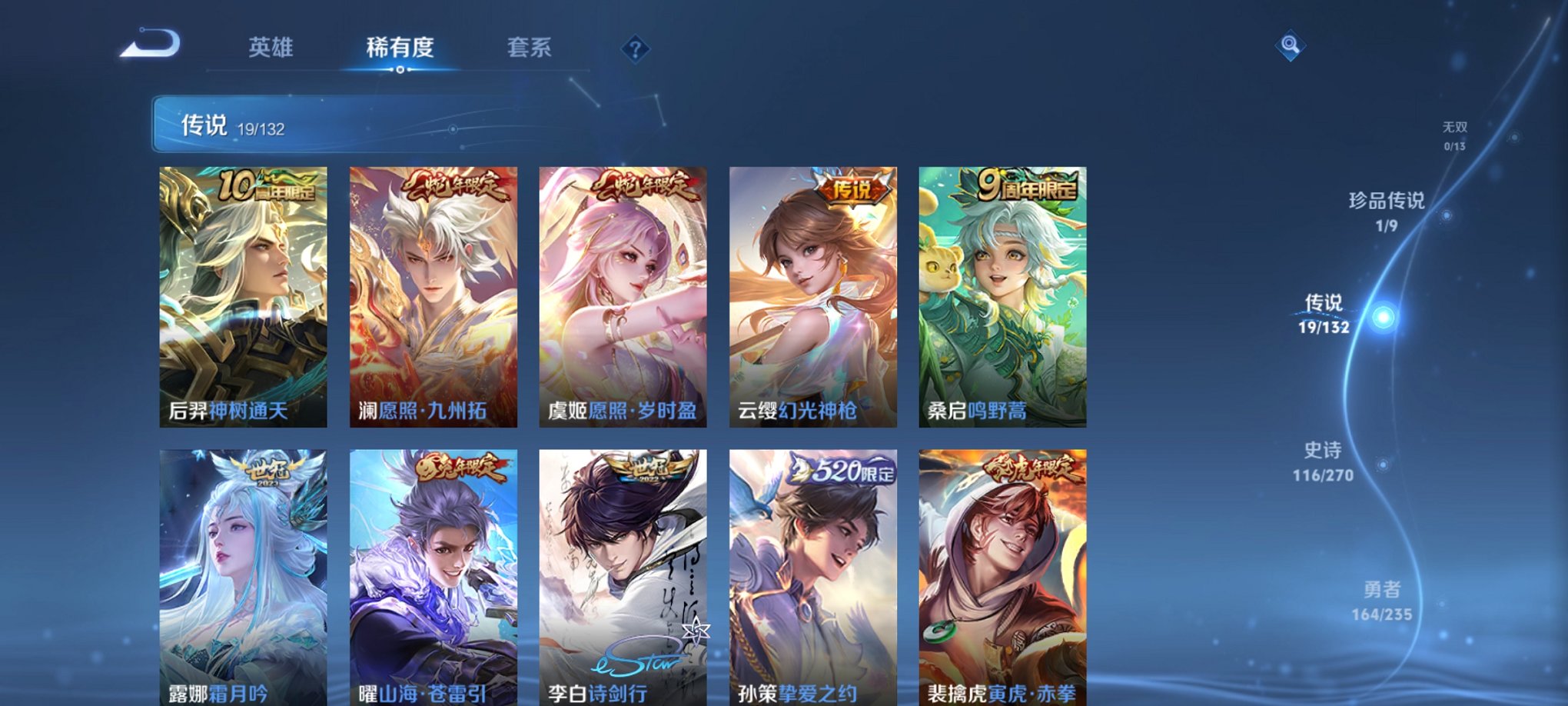Open the search with the magnifier icon
1568x706 pixels.
click(1291, 46)
